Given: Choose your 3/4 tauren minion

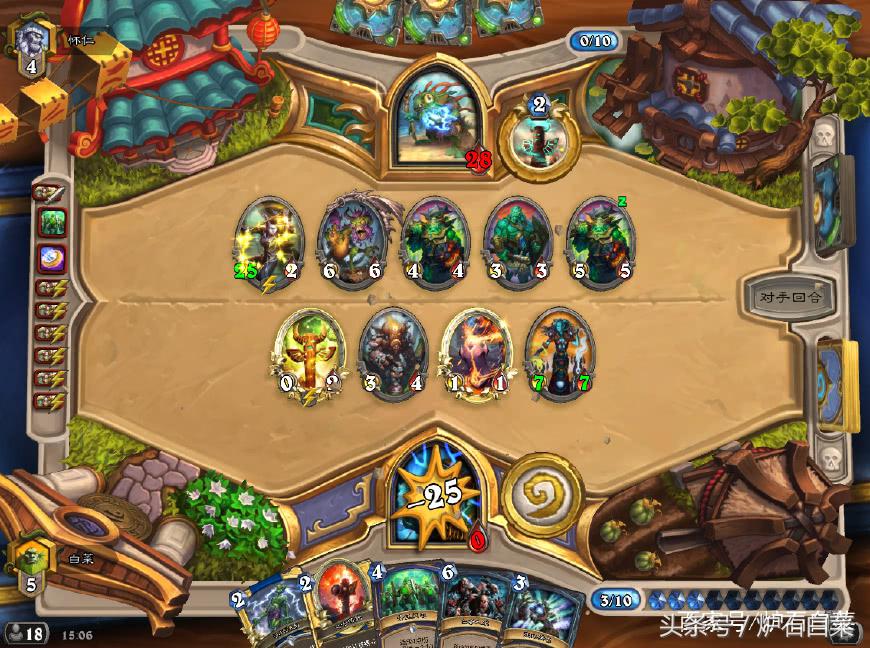Looking at the screenshot, I should [393, 355].
